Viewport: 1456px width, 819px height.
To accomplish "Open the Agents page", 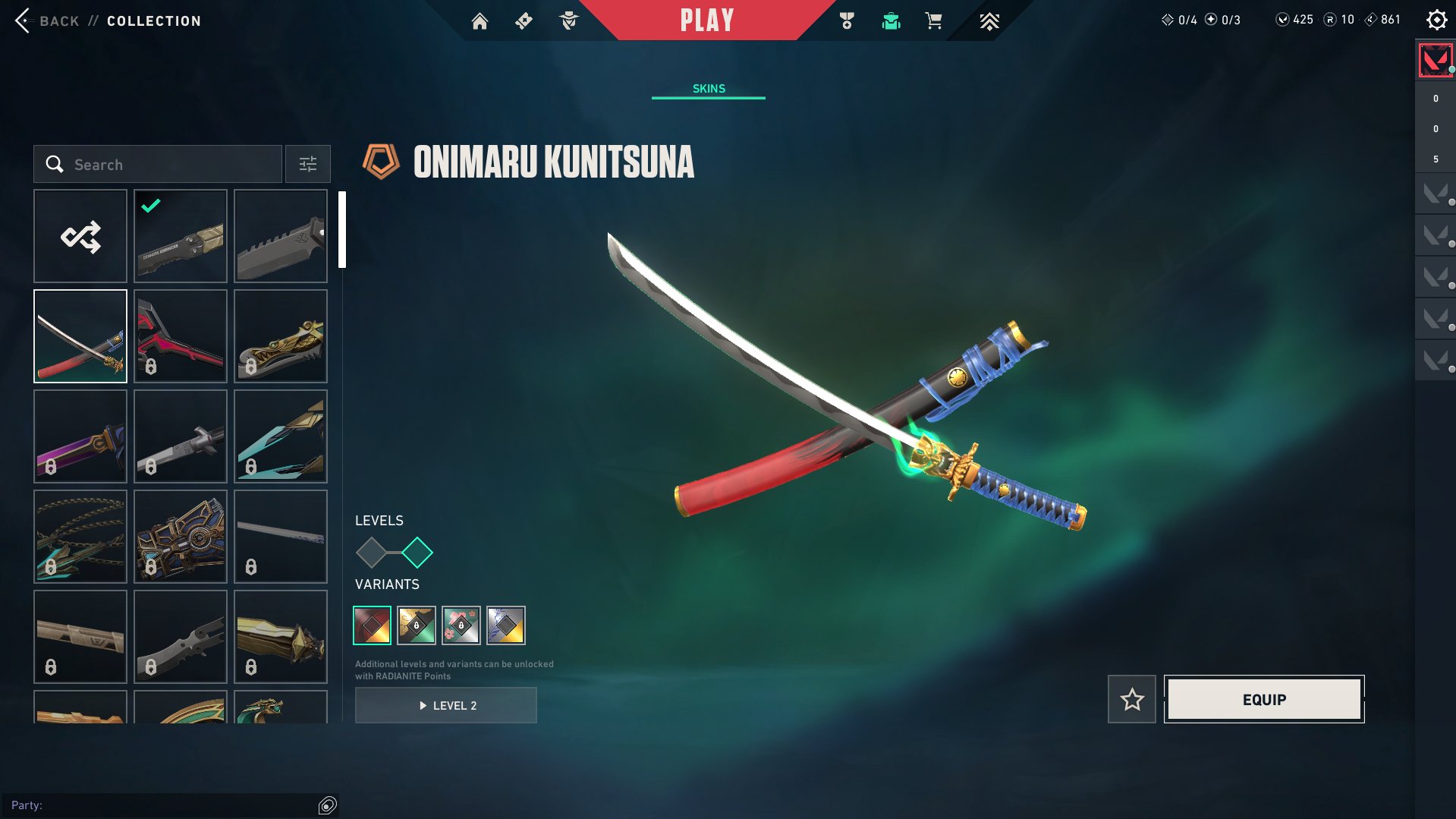I will 570,20.
